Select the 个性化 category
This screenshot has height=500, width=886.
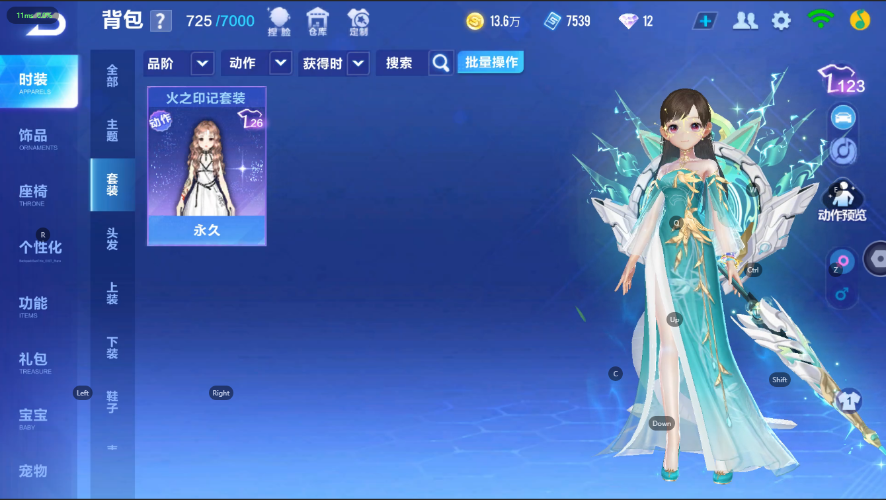pos(40,249)
